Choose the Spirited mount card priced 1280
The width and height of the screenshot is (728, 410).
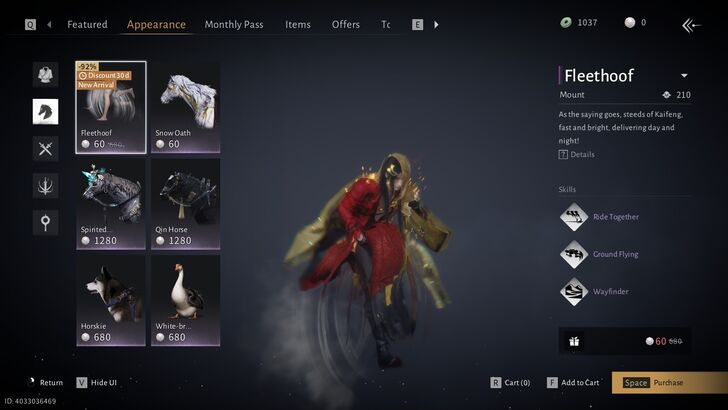[111, 204]
